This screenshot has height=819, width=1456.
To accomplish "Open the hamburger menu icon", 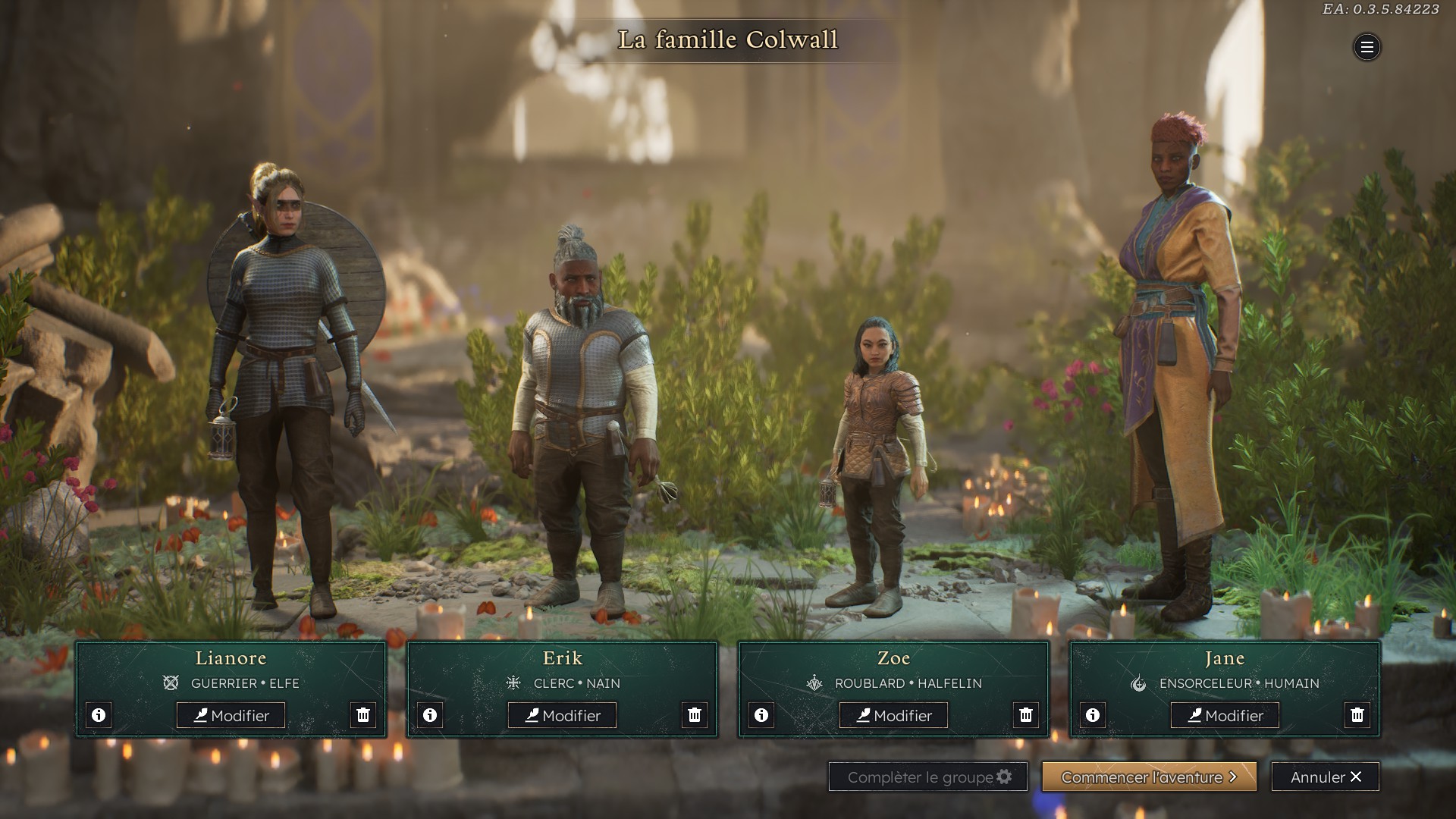I will point(1367,47).
